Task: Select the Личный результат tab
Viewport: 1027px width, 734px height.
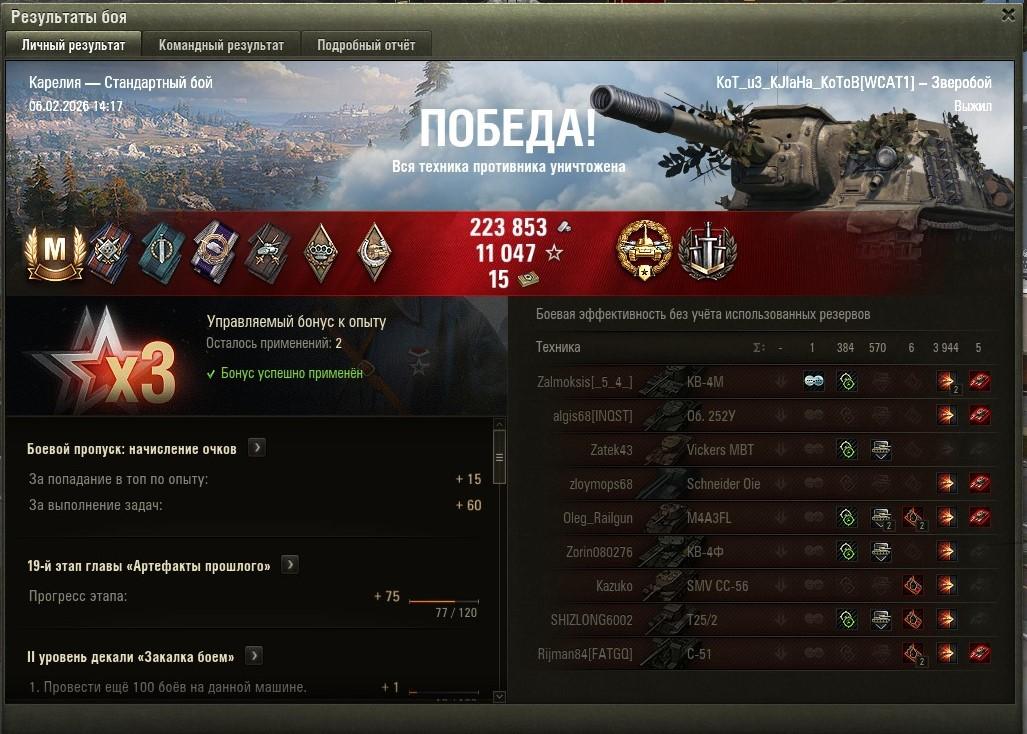Action: [74, 45]
